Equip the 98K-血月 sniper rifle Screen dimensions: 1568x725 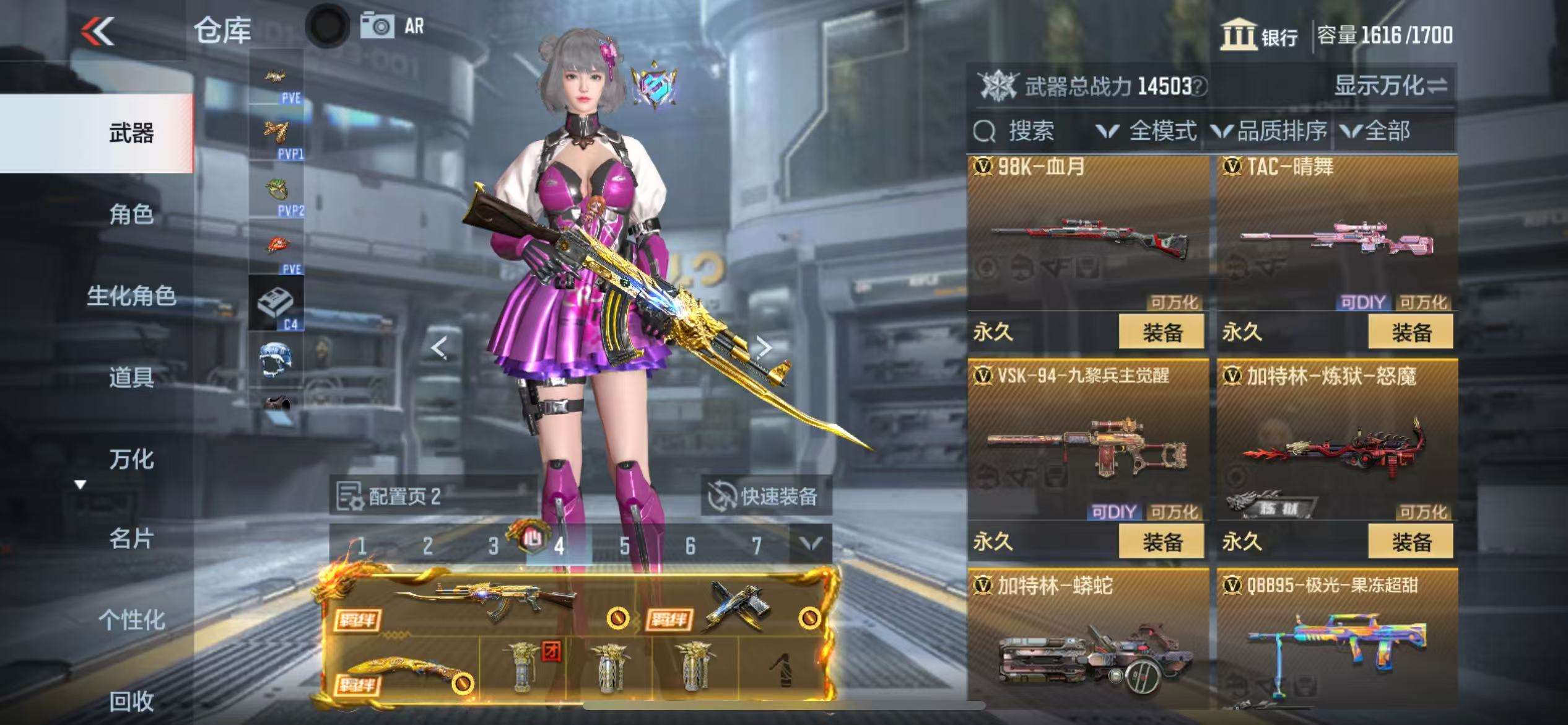[1161, 332]
